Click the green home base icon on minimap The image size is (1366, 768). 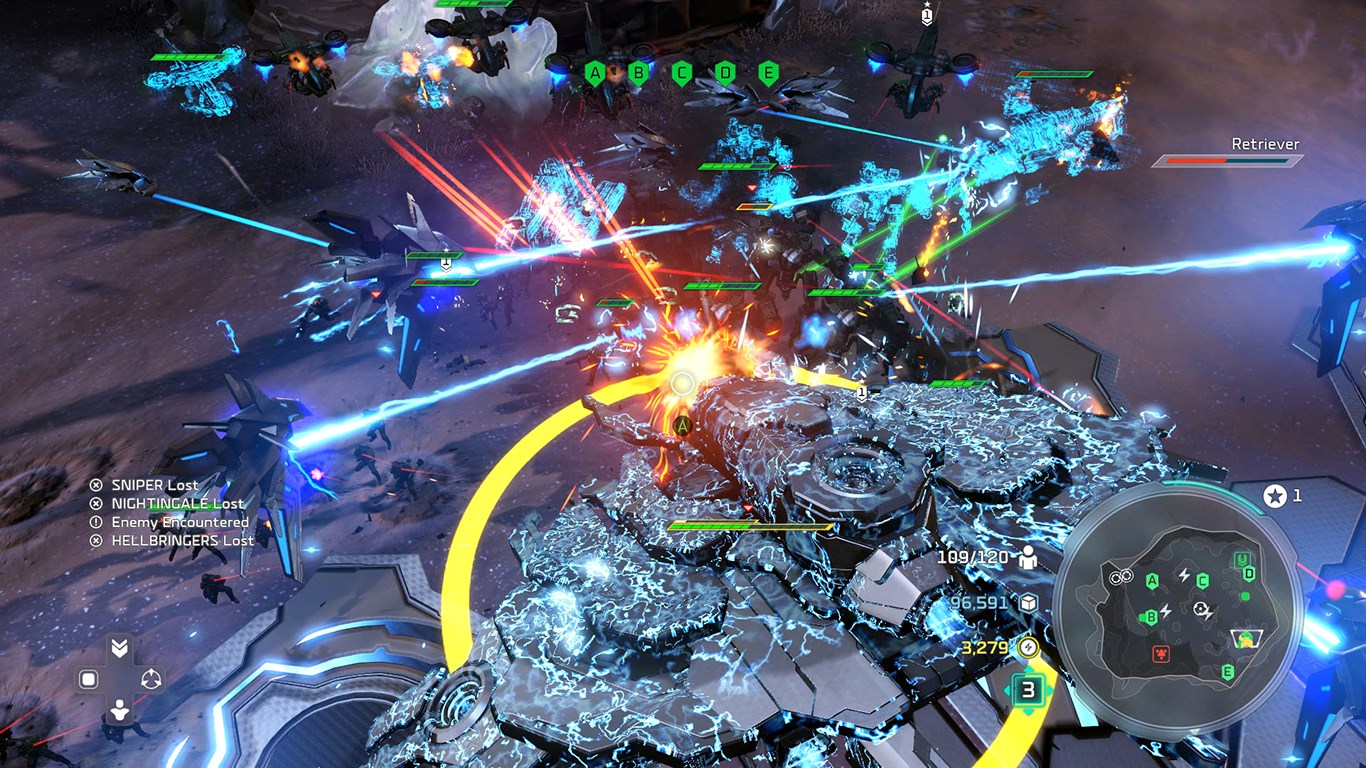tap(1241, 560)
